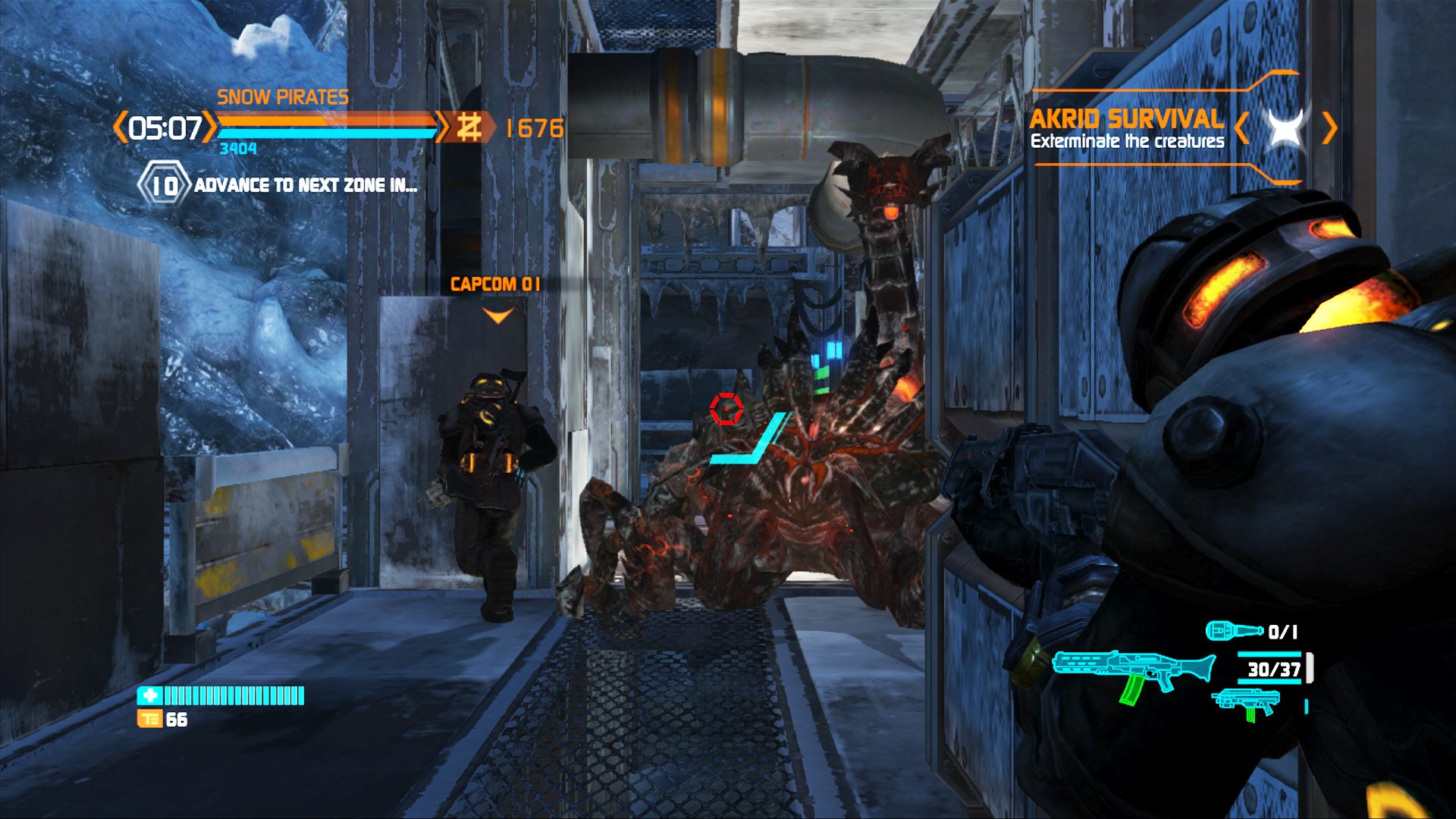
Task: Switch to the smaller secondary weapon icon
Action: pos(1245,703)
